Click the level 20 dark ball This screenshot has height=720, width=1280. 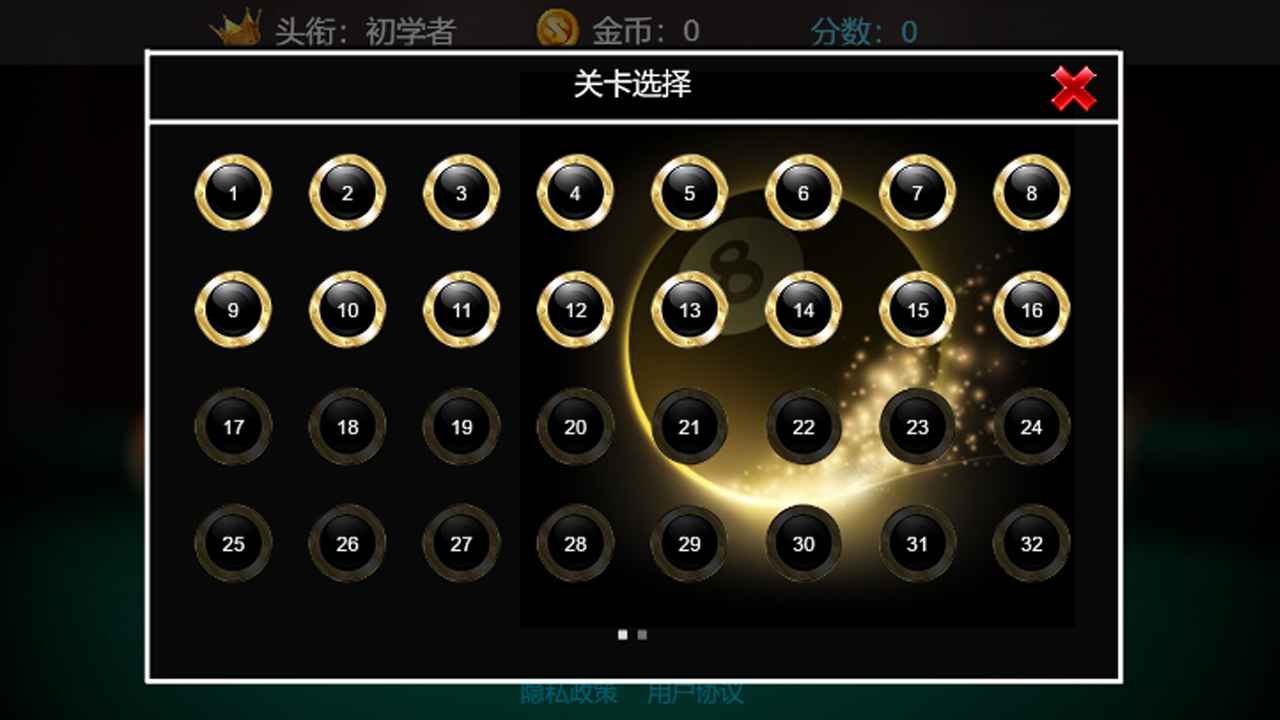pyautogui.click(x=575, y=427)
